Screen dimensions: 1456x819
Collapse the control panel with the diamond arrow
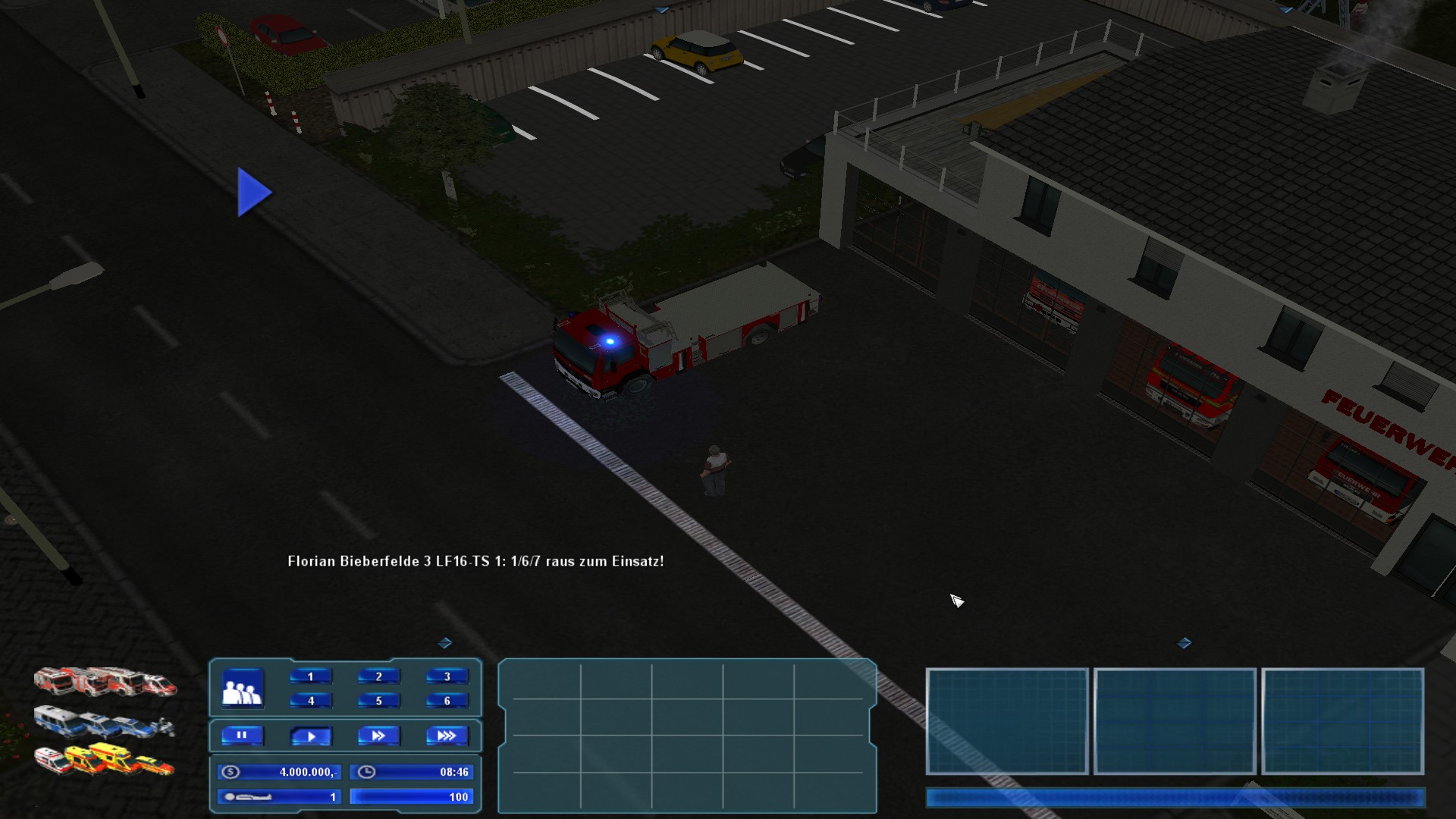tap(445, 643)
